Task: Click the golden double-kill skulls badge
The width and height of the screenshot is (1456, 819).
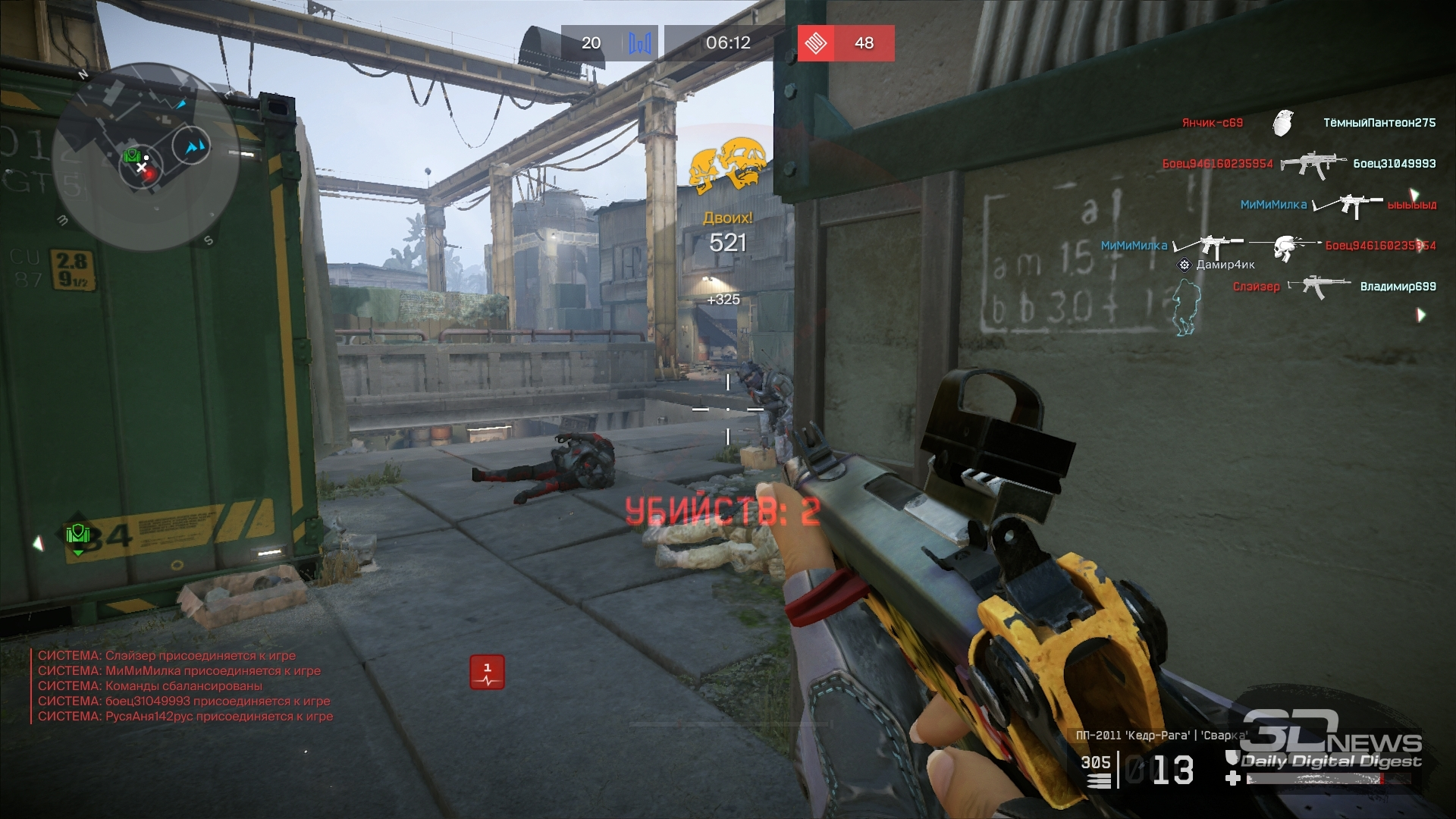Action: pos(727,163)
